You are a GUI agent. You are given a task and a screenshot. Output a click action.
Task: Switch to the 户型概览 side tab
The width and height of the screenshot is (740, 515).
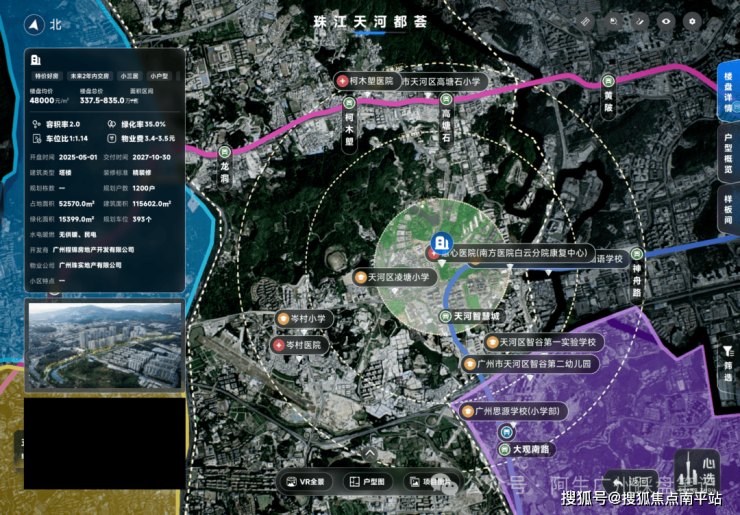[x=728, y=154]
